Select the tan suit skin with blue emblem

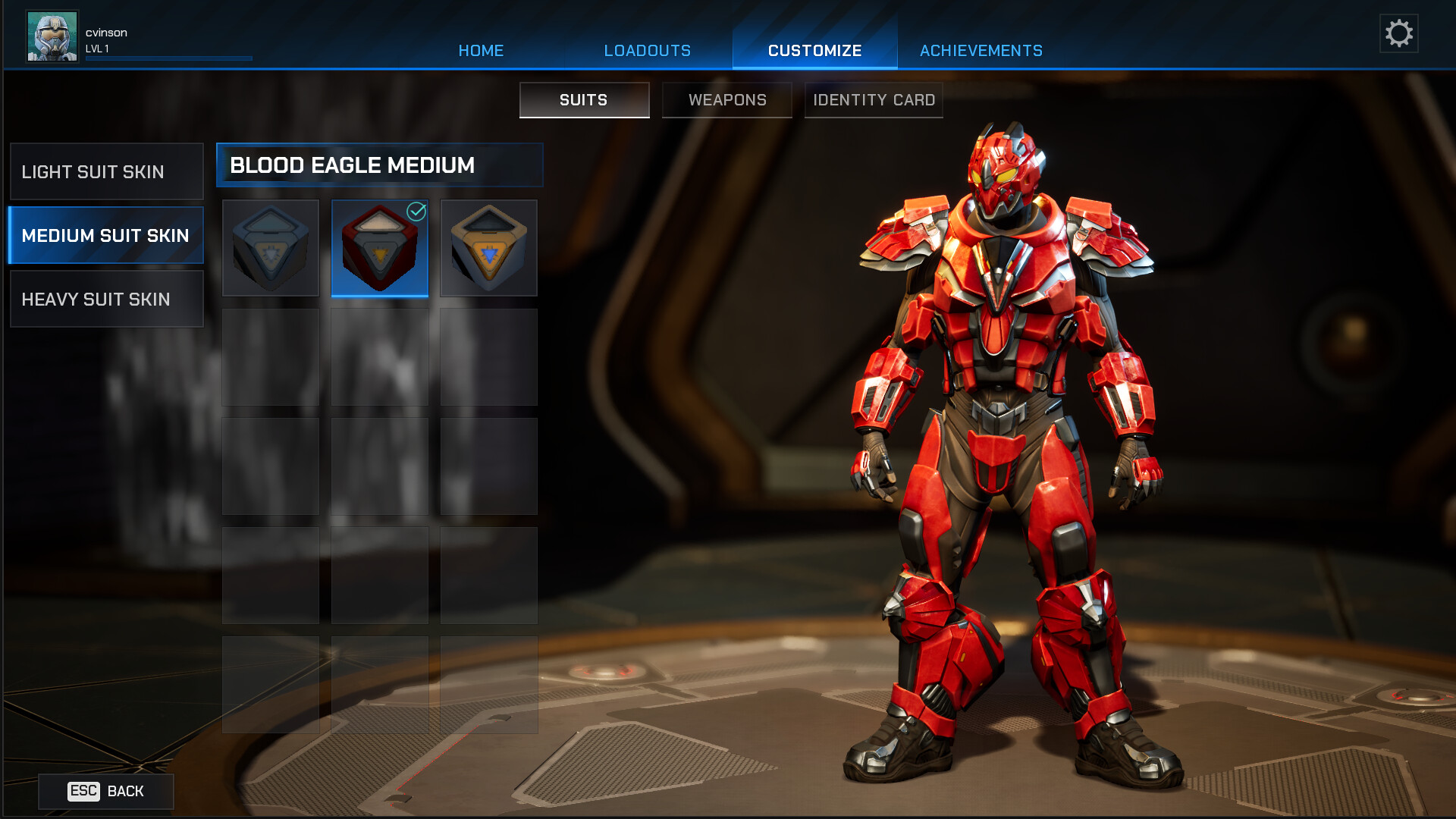coord(488,247)
